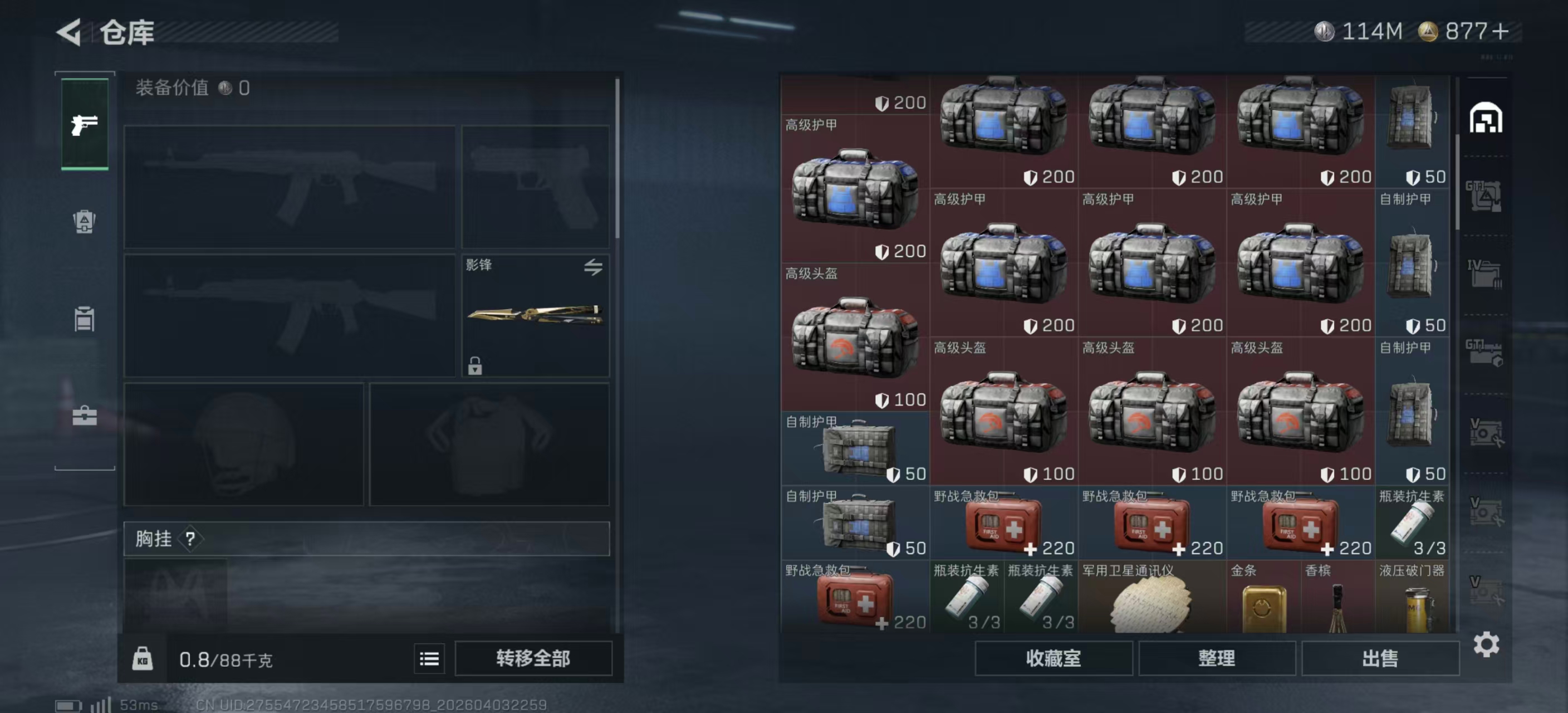Screen dimensions: 1568x713
Task: Toggle the list view icon
Action: [x=429, y=658]
